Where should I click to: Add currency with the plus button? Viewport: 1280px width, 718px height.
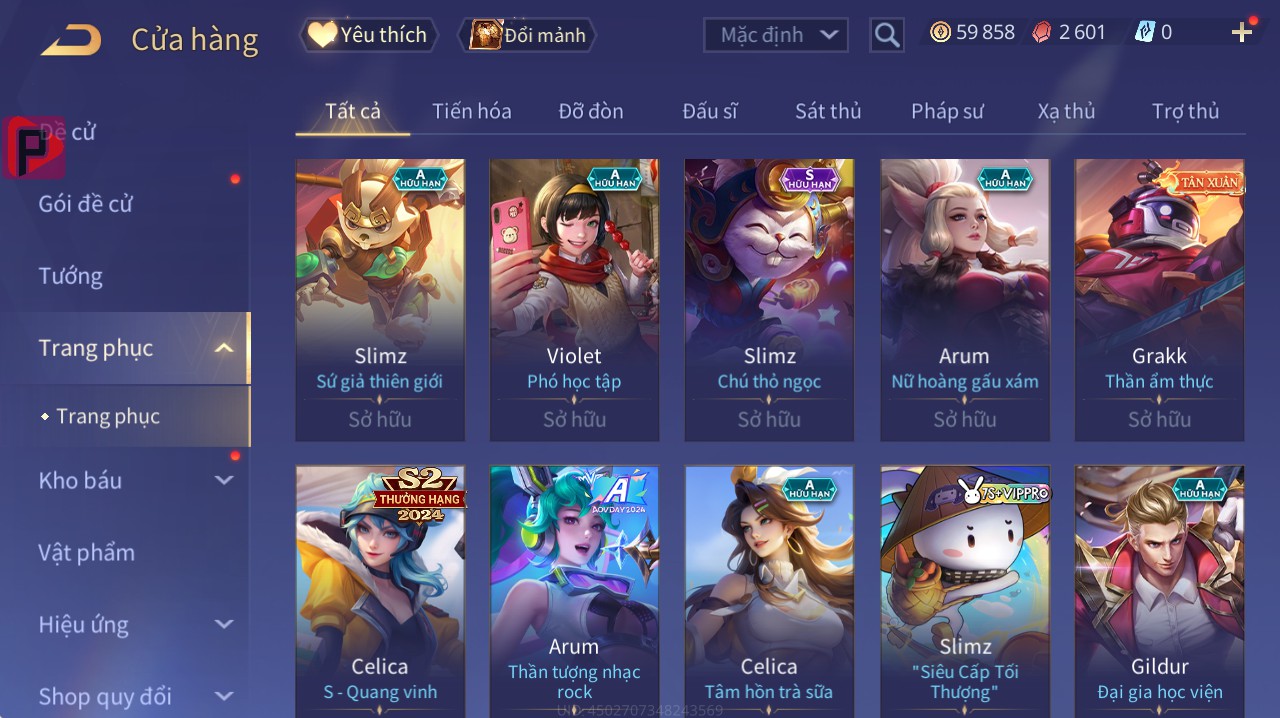[1242, 33]
